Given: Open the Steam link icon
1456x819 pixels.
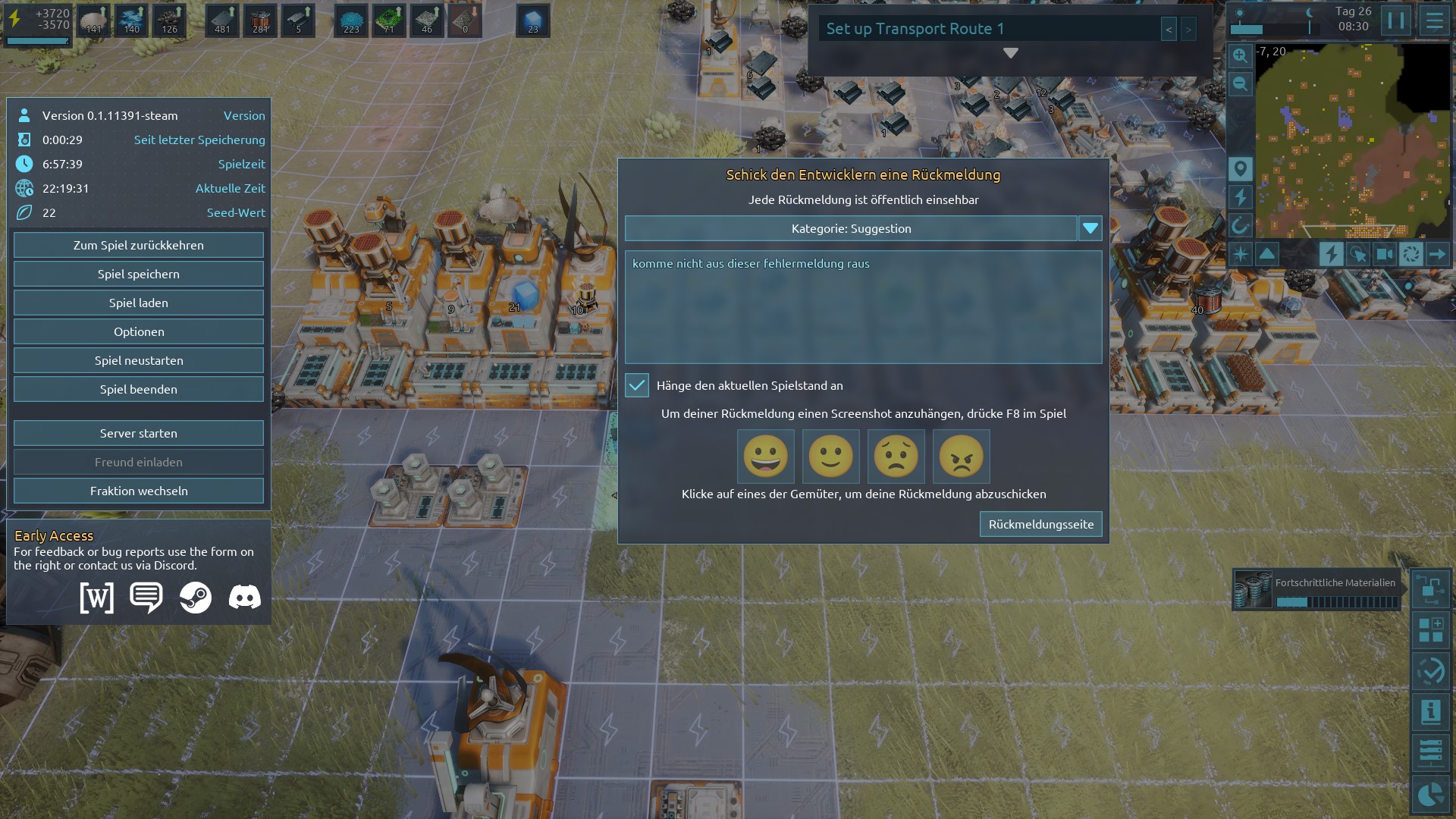Looking at the screenshot, I should (196, 598).
